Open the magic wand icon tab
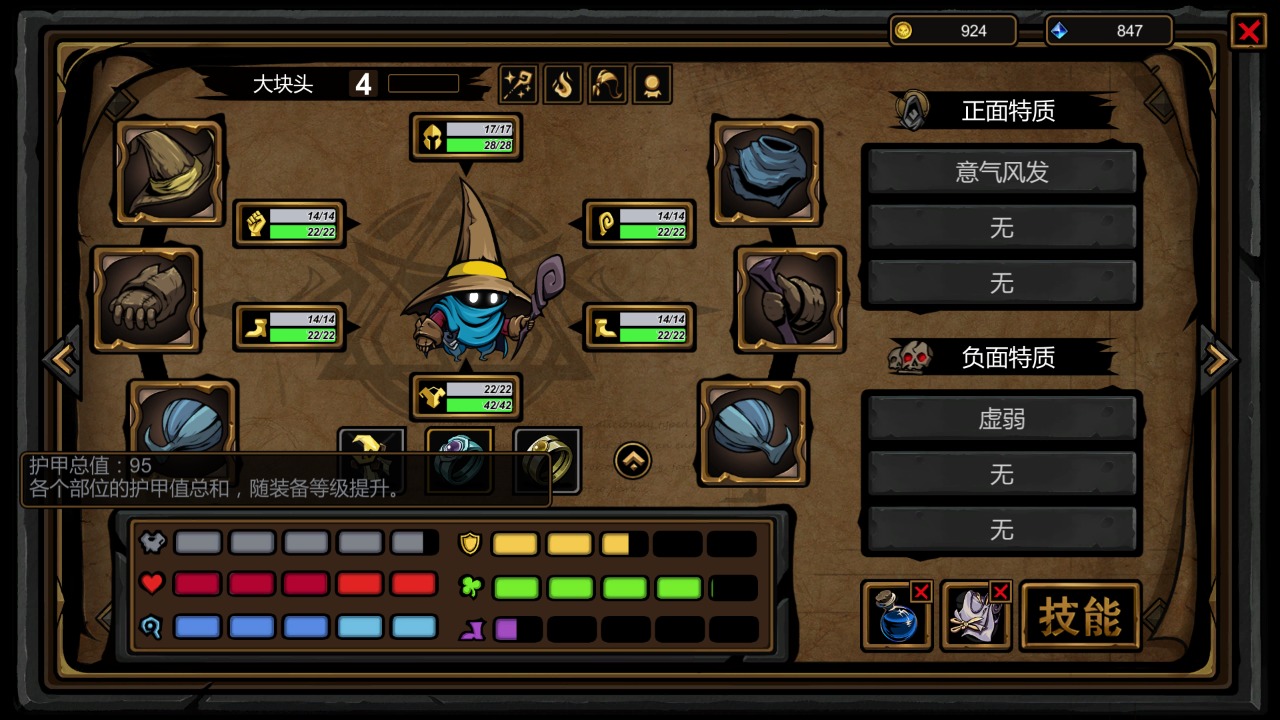Image resolution: width=1280 pixels, height=720 pixels. pyautogui.click(x=518, y=85)
